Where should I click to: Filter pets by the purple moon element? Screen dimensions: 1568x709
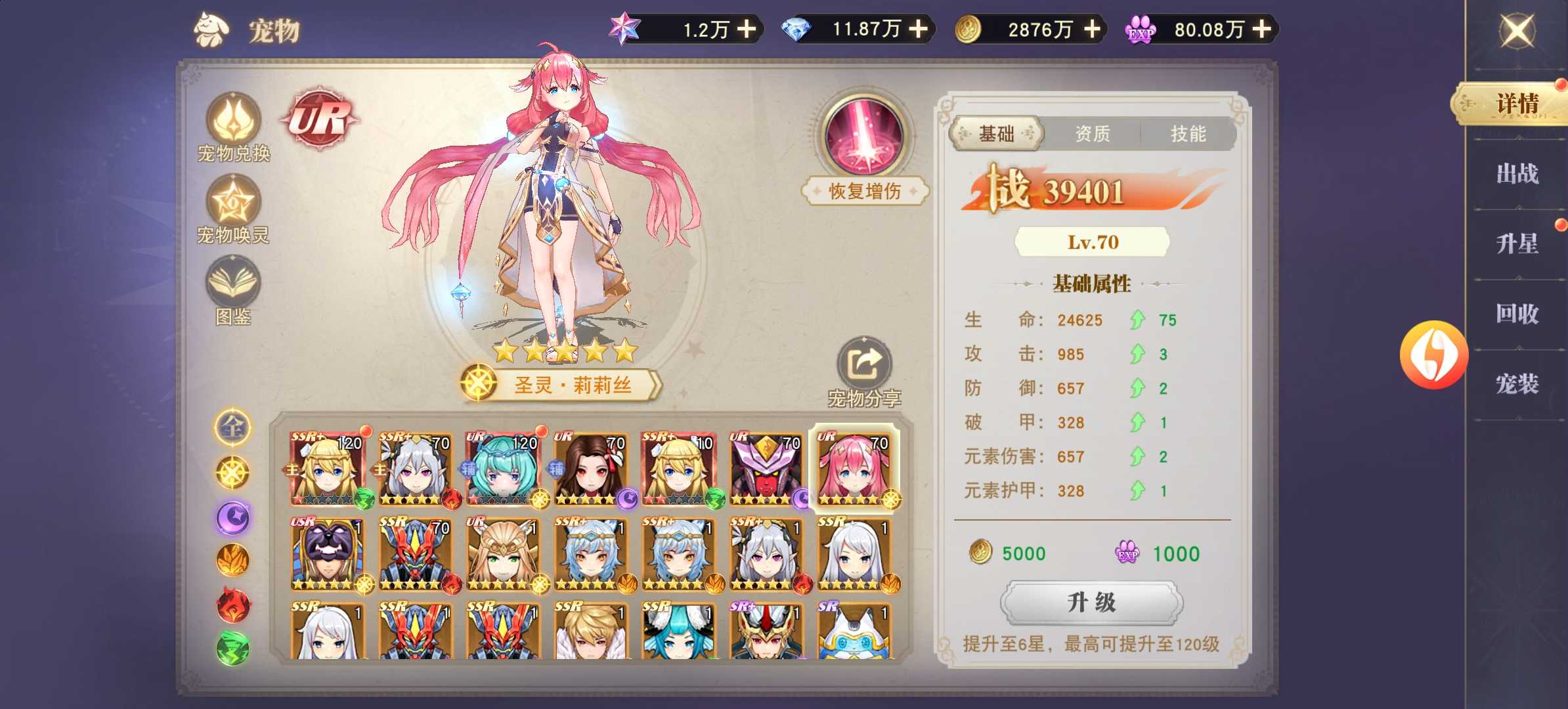[232, 517]
